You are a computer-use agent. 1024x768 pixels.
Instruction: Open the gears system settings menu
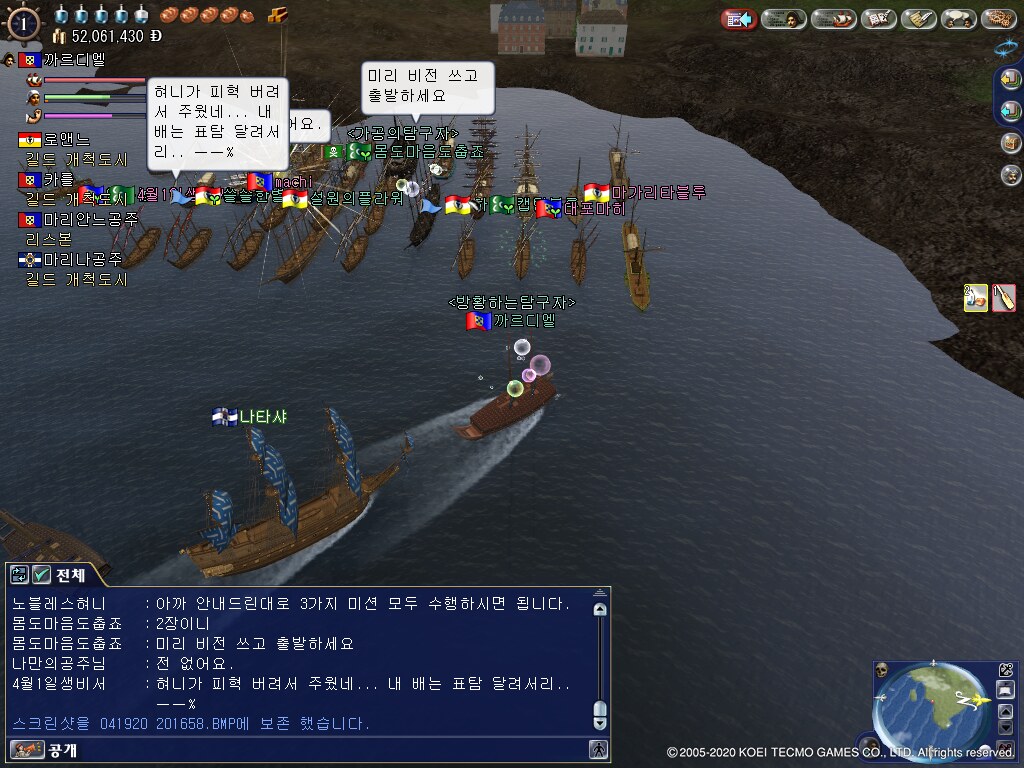pos(998,19)
